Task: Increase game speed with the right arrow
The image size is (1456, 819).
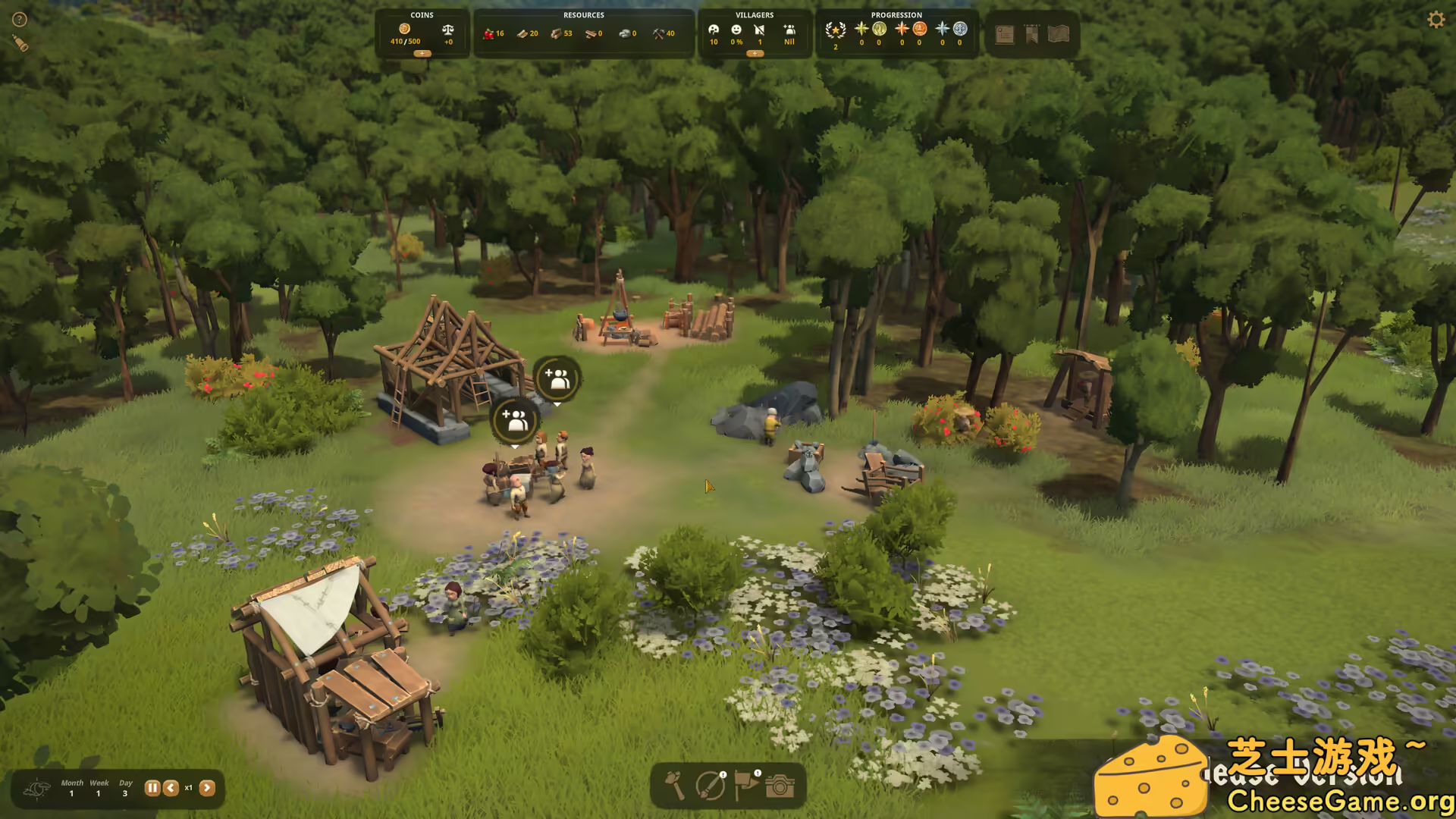Action: click(209, 788)
